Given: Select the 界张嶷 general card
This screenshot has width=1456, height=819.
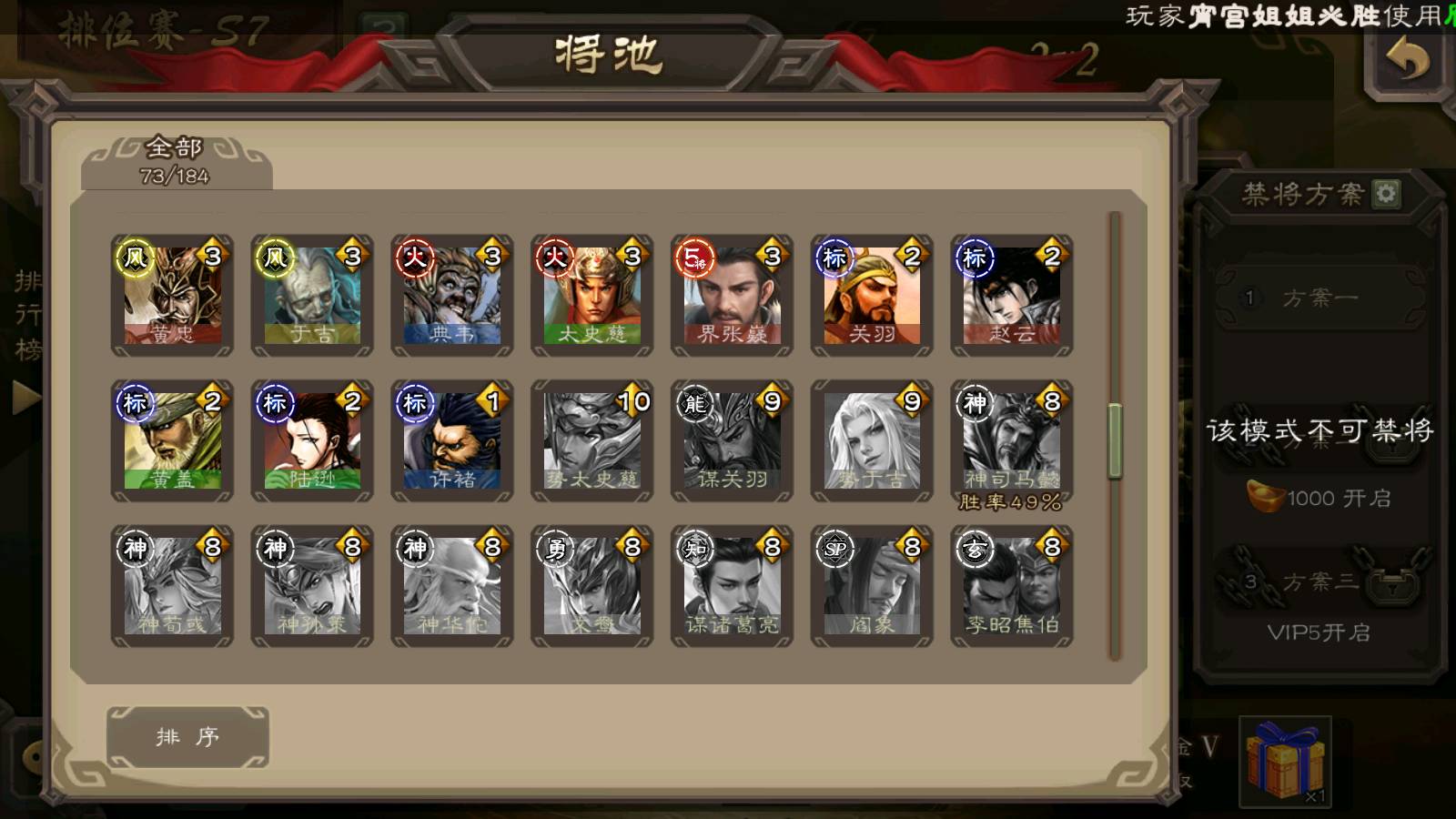Looking at the screenshot, I should [733, 295].
